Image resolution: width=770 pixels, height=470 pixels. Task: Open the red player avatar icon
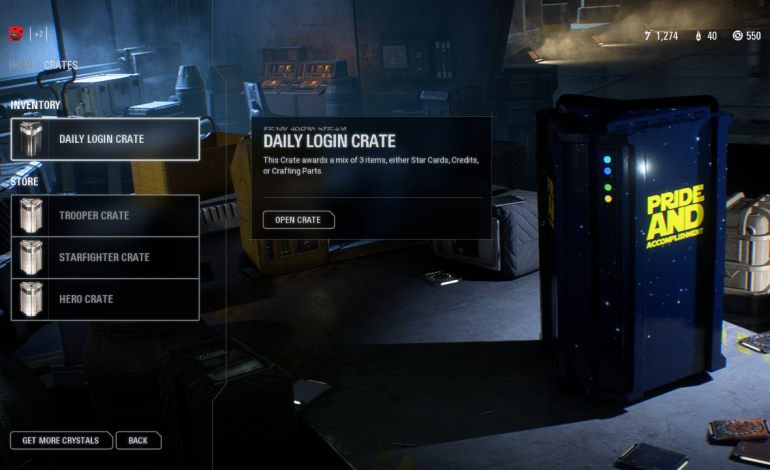click(16, 34)
